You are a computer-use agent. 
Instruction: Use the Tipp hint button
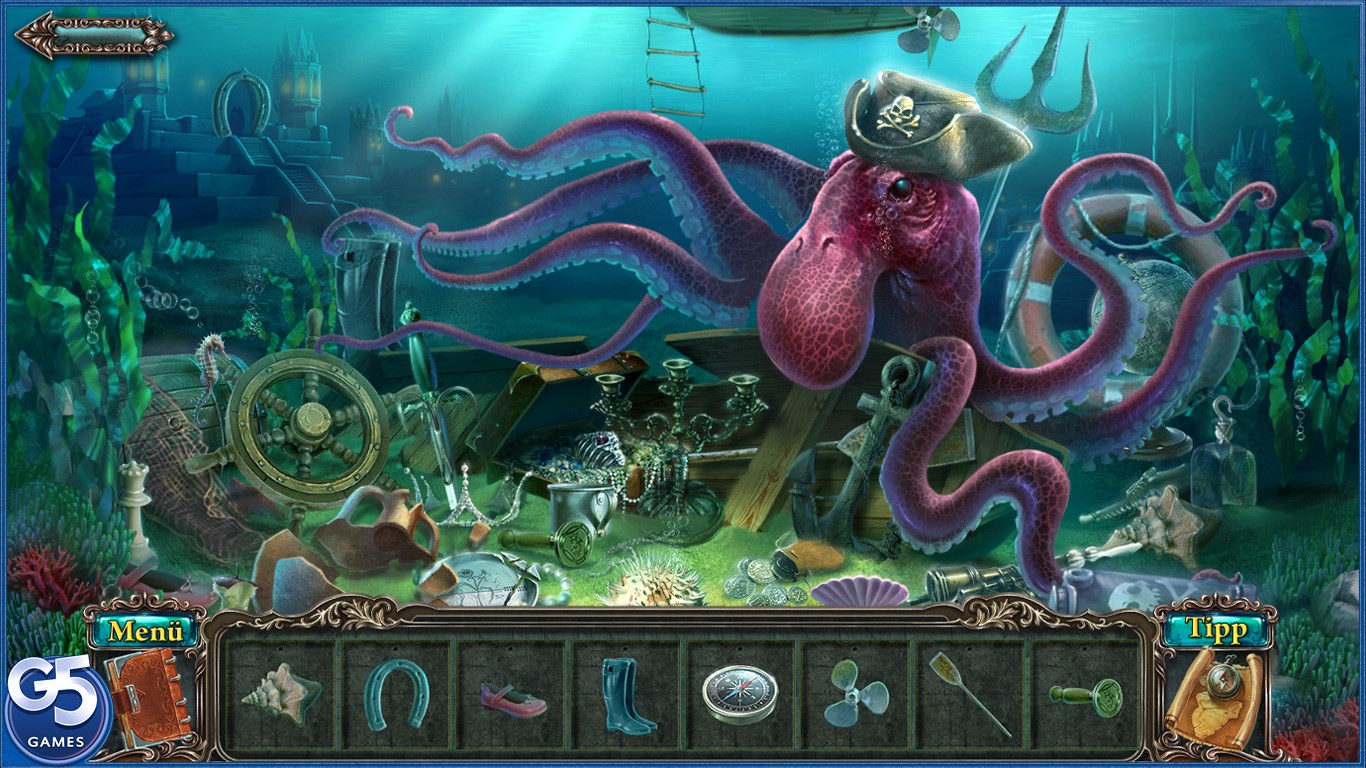tap(1215, 630)
